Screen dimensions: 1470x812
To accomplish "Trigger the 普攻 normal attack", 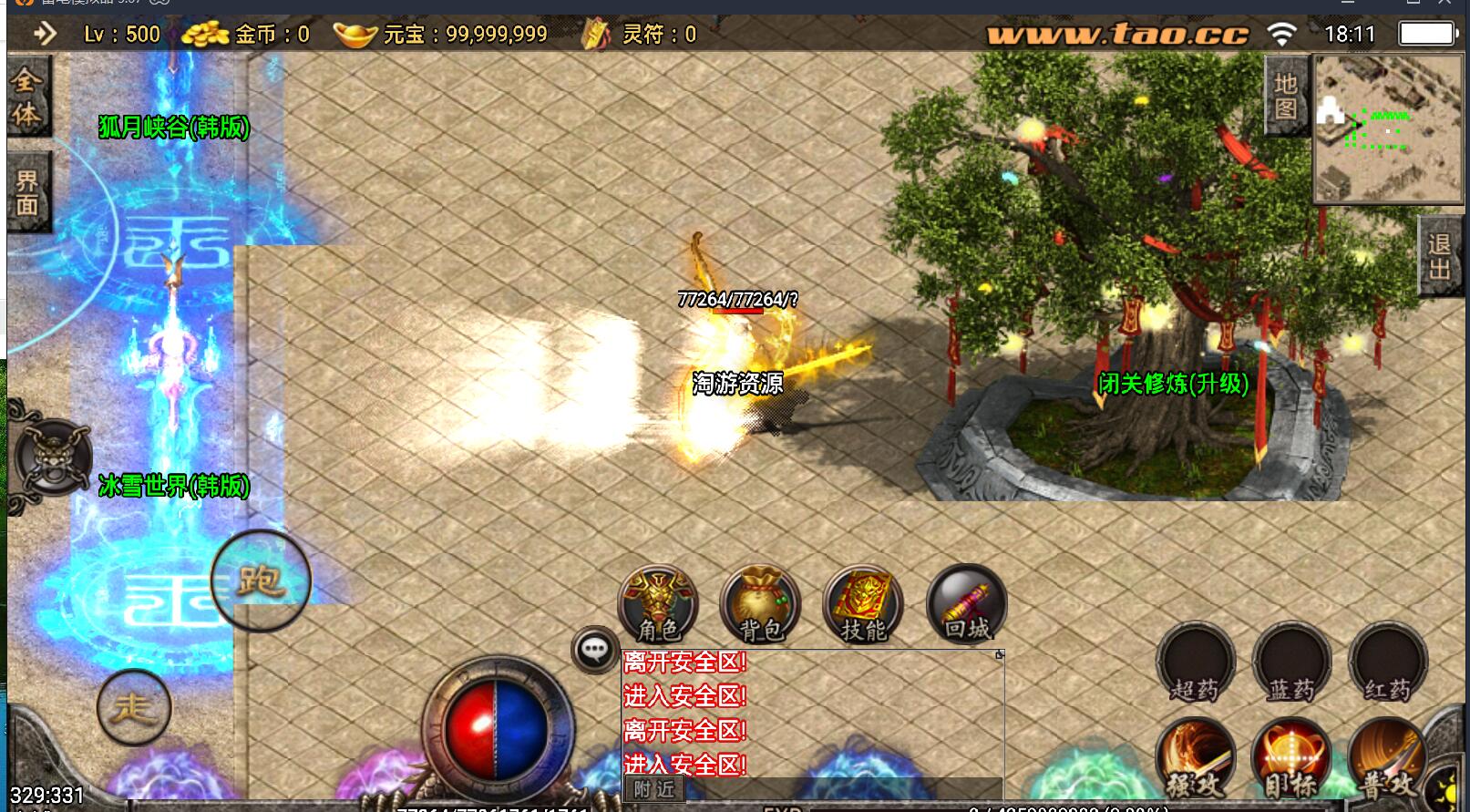I will point(1387,760).
